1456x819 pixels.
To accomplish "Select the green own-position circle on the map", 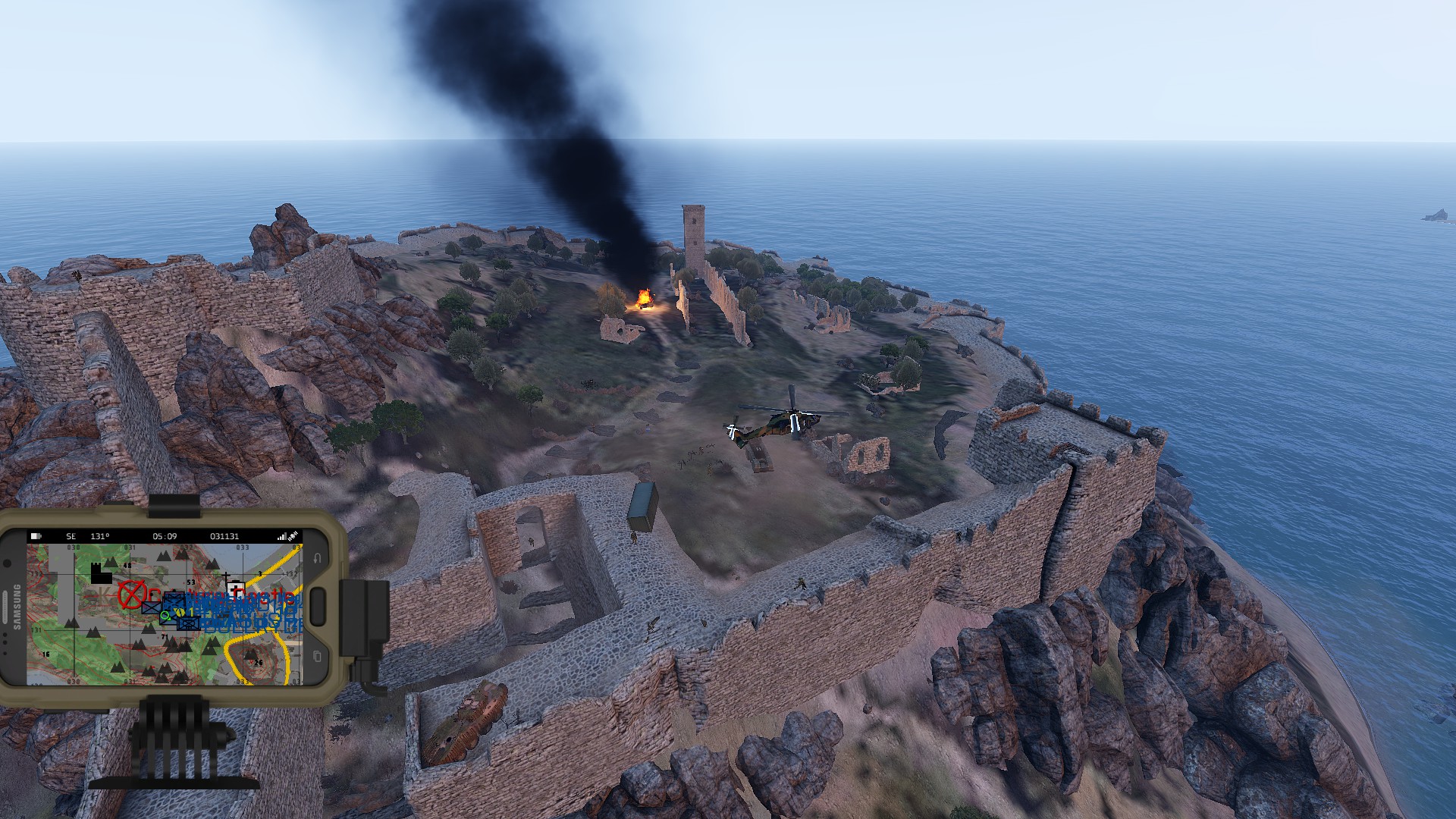I will coord(165,616).
